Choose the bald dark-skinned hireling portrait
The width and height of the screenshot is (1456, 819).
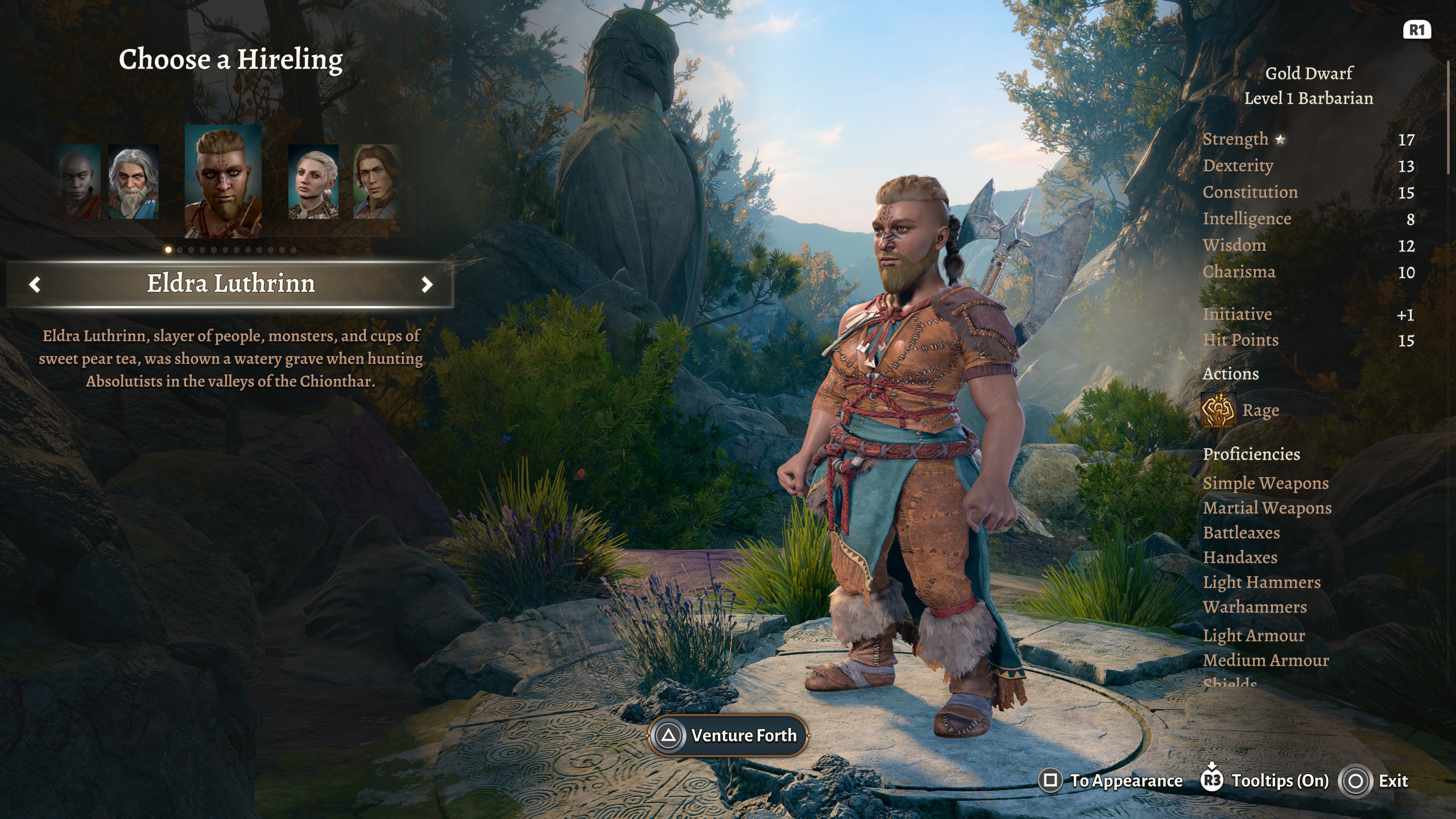click(79, 182)
